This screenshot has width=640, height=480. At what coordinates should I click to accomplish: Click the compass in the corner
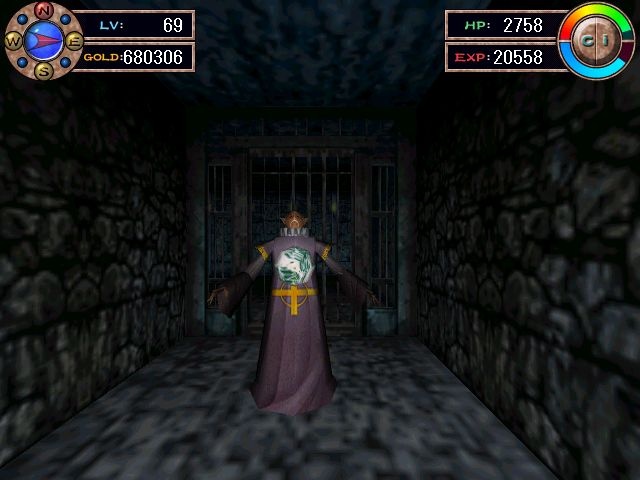tap(43, 40)
